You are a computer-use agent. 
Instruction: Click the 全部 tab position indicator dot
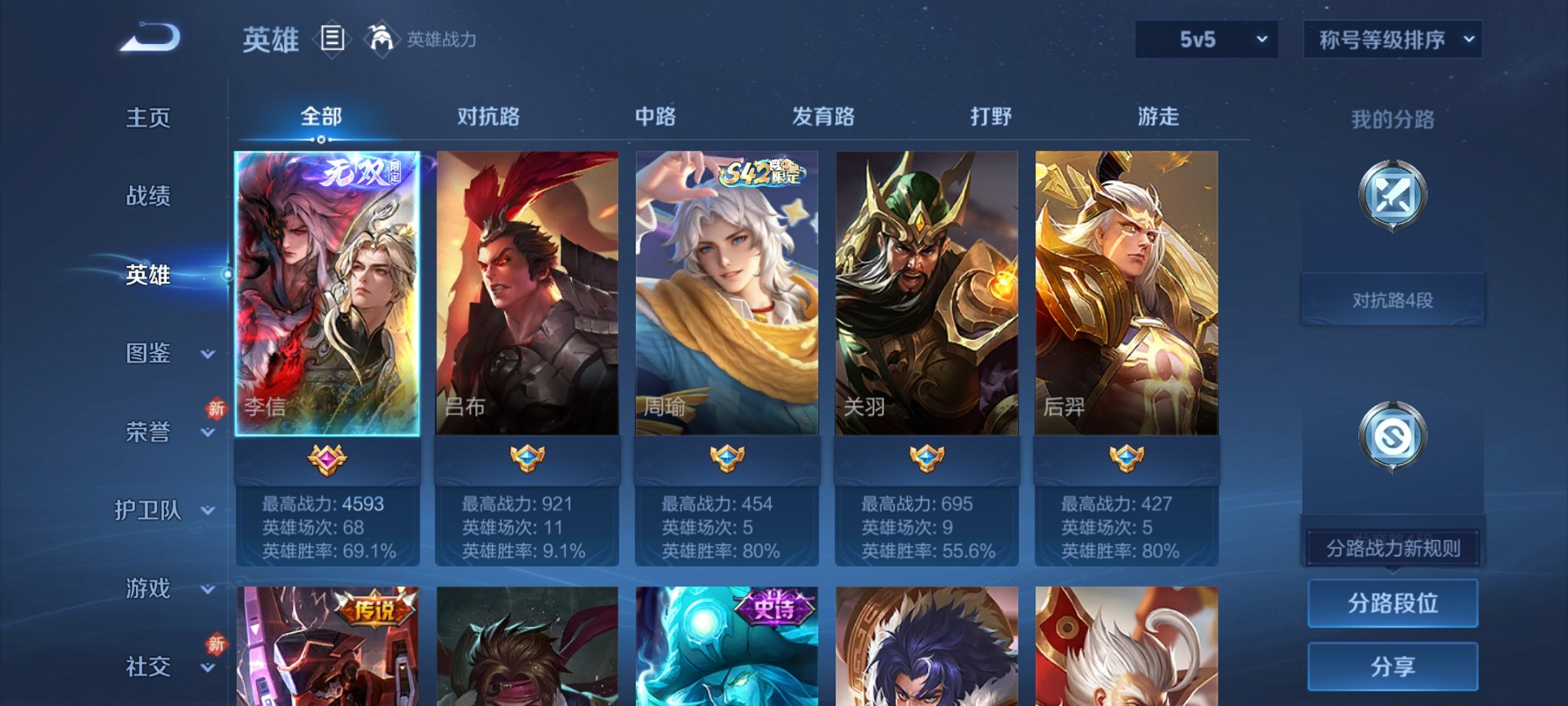[320, 138]
